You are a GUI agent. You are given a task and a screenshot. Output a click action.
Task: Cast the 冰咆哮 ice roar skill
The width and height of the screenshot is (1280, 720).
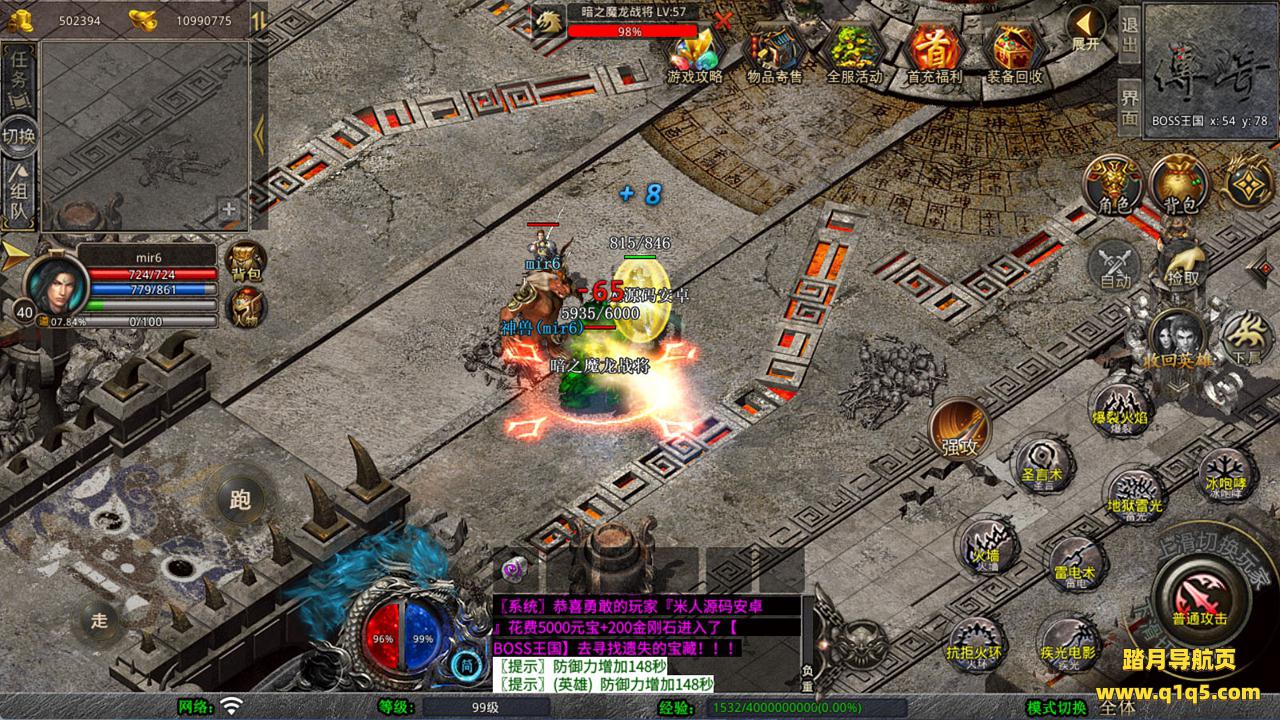[x=1224, y=474]
